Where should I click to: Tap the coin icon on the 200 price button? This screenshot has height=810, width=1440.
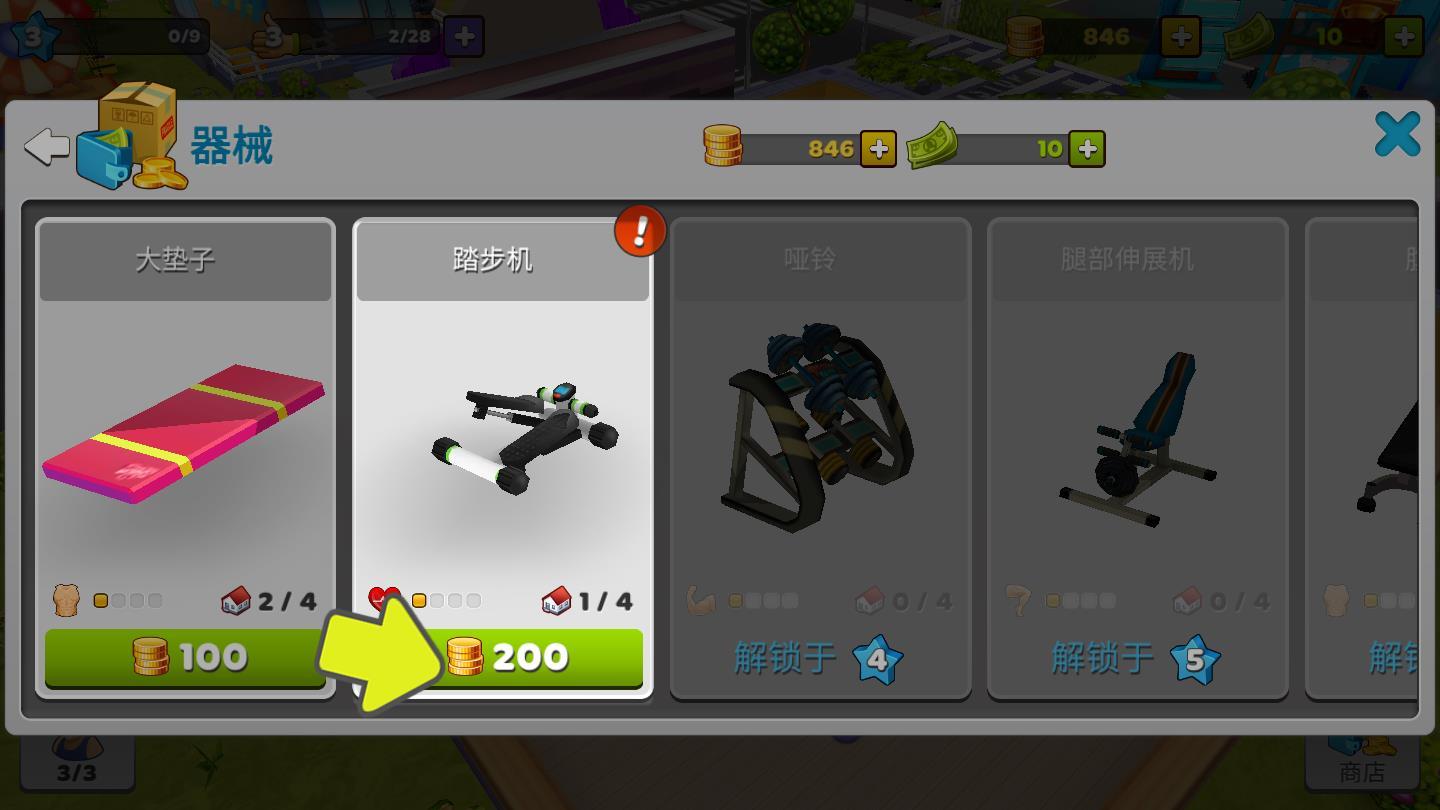click(463, 657)
